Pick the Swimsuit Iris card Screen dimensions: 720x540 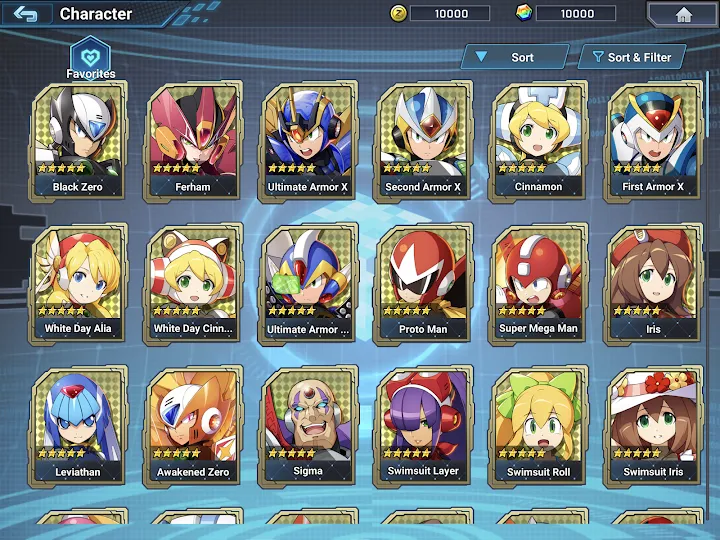pos(653,426)
